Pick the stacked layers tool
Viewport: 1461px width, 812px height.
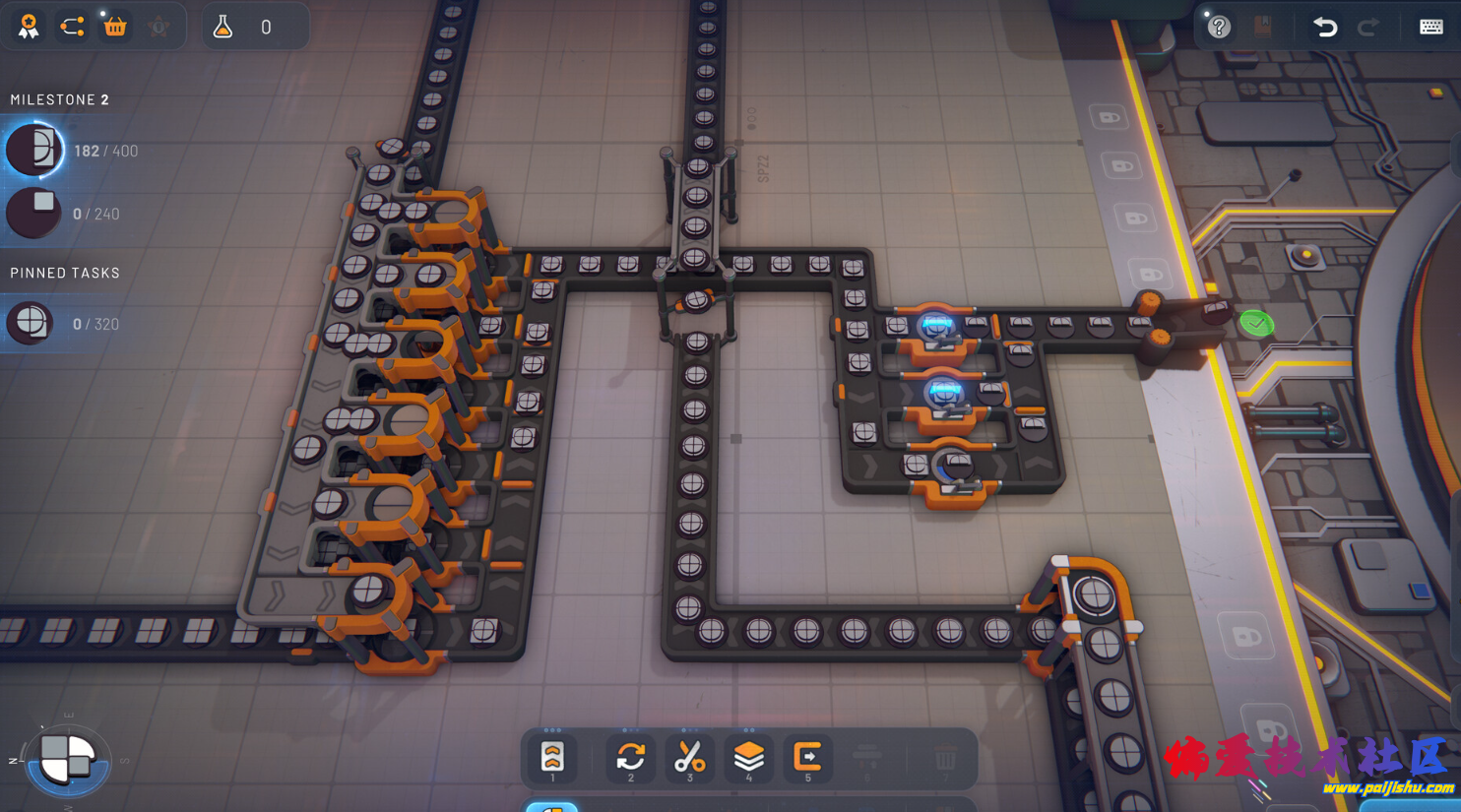coord(748,757)
